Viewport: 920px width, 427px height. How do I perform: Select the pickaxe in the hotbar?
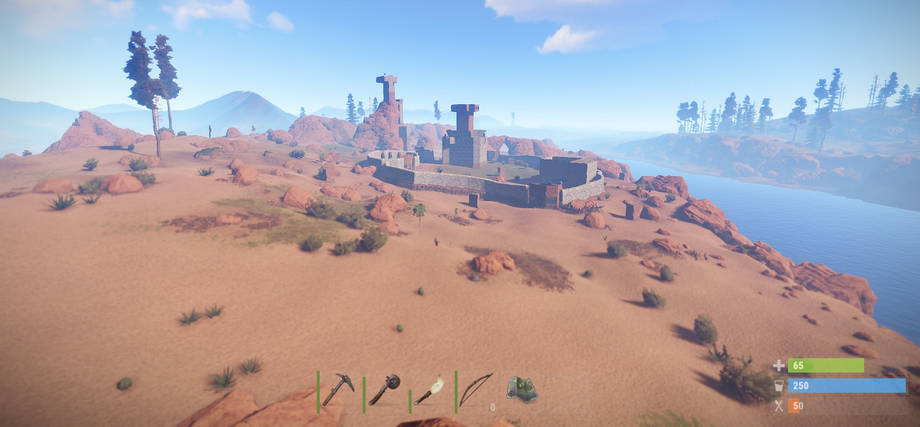(x=338, y=389)
